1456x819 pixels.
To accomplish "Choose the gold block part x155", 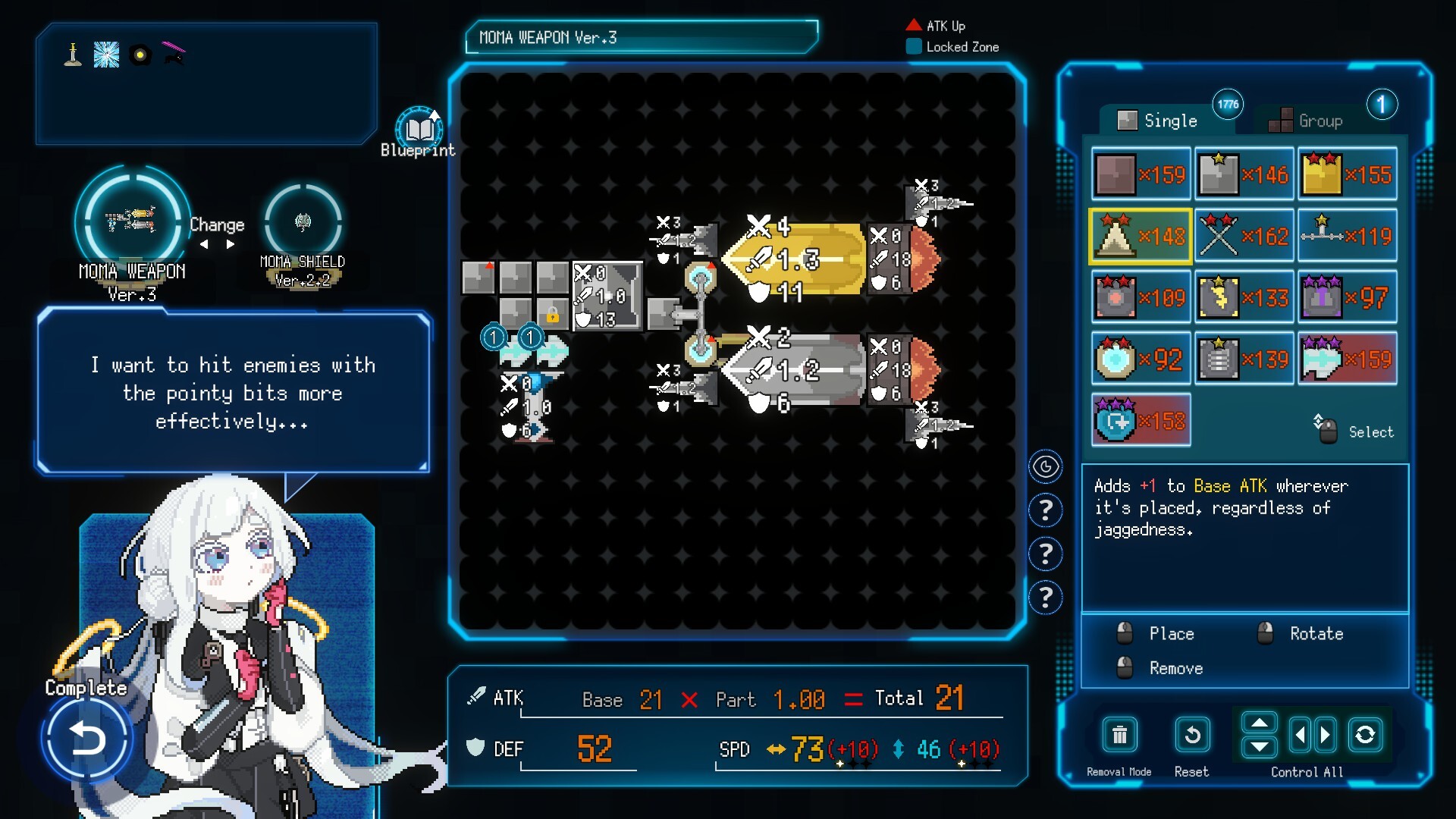I will 1347,175.
